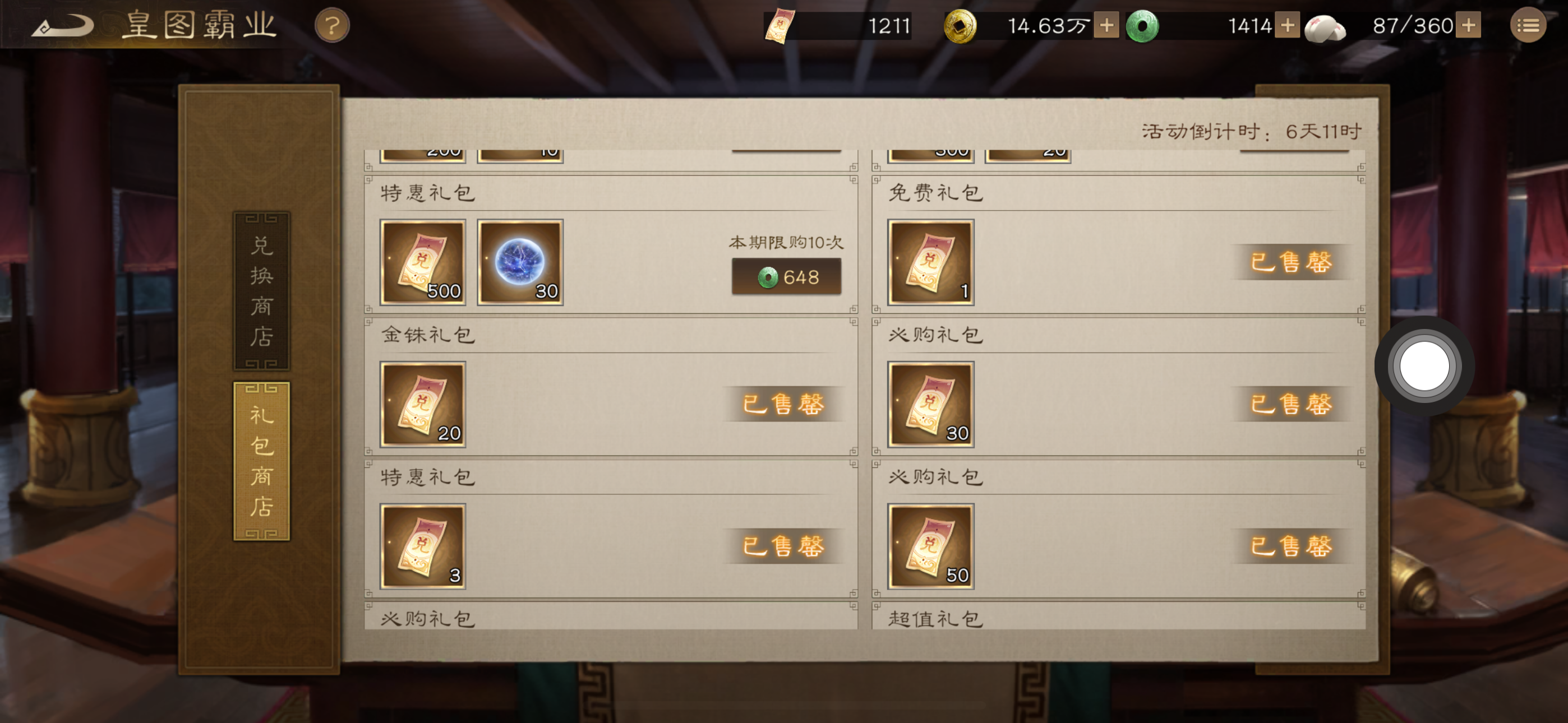Screen dimensions: 1568x723
Task: Open the help question mark icon
Action: point(330,24)
